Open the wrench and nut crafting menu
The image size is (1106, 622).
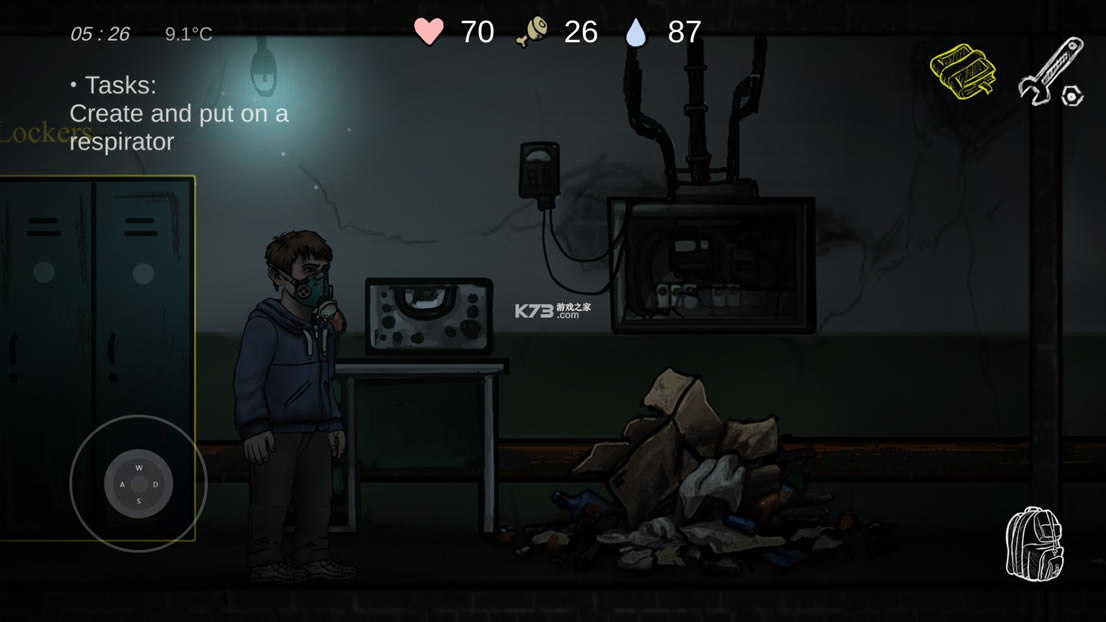point(1050,71)
